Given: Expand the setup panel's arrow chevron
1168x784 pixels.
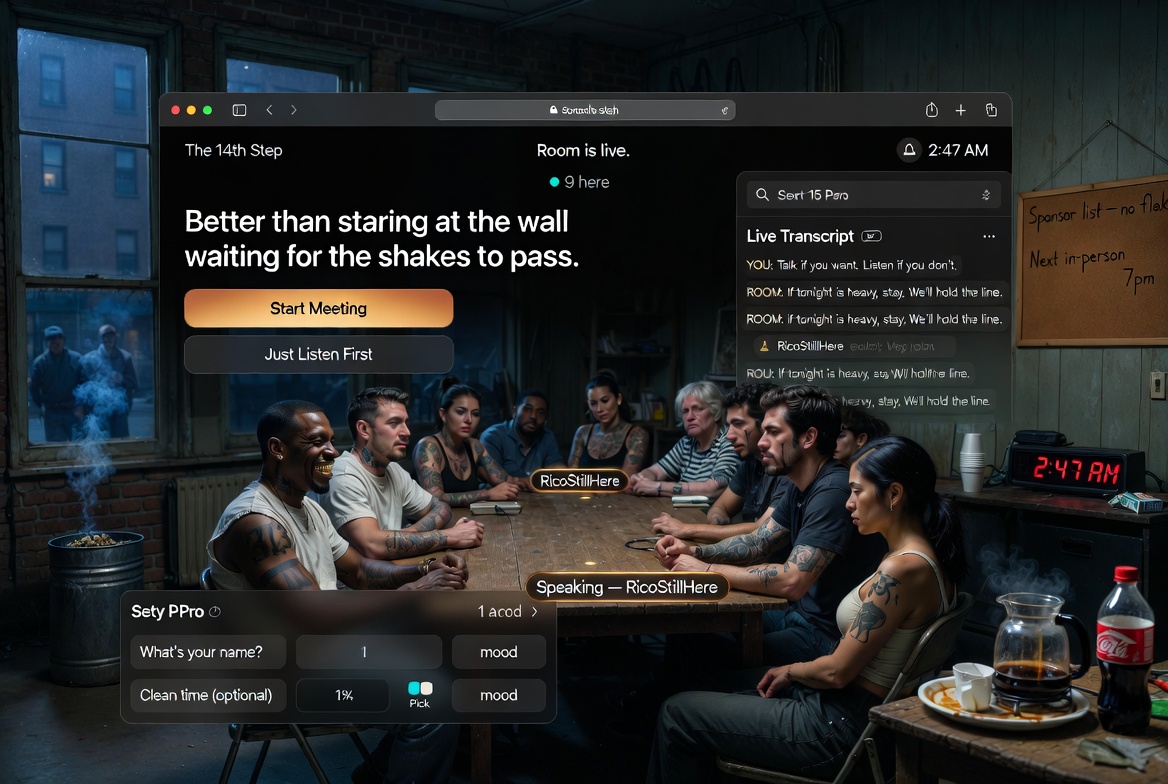Looking at the screenshot, I should pyautogui.click(x=535, y=612).
